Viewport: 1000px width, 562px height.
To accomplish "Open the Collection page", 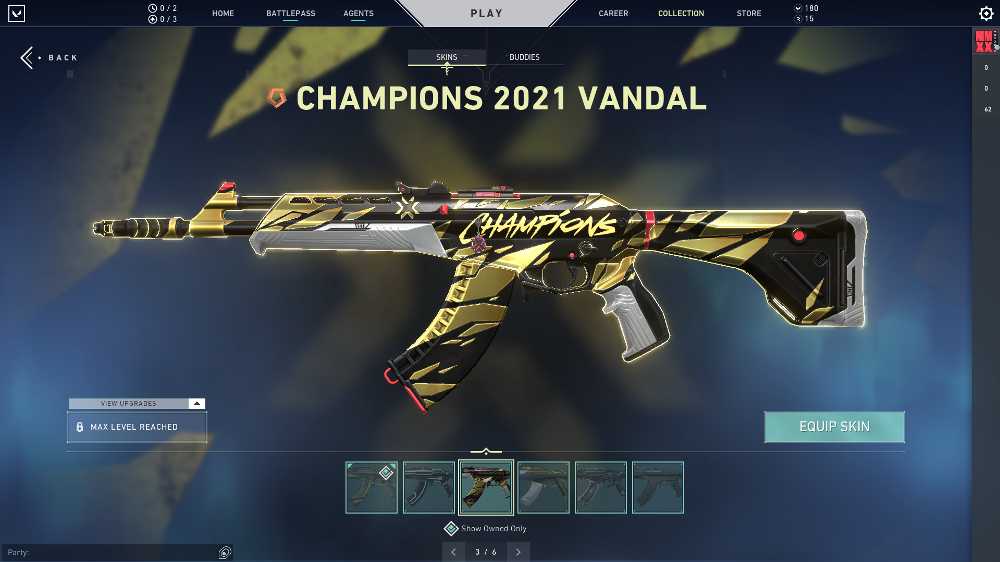I will point(681,14).
